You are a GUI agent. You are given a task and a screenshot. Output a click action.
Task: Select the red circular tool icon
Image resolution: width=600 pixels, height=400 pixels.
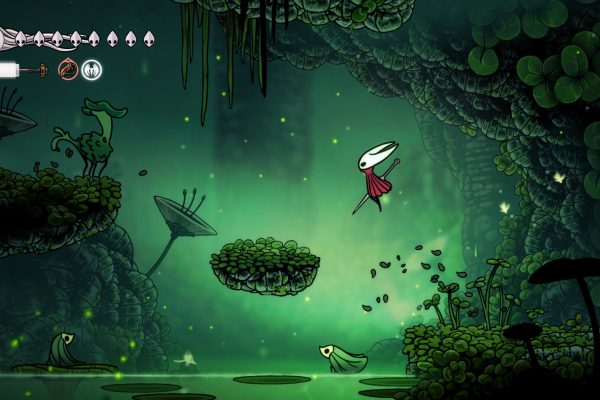point(68,70)
